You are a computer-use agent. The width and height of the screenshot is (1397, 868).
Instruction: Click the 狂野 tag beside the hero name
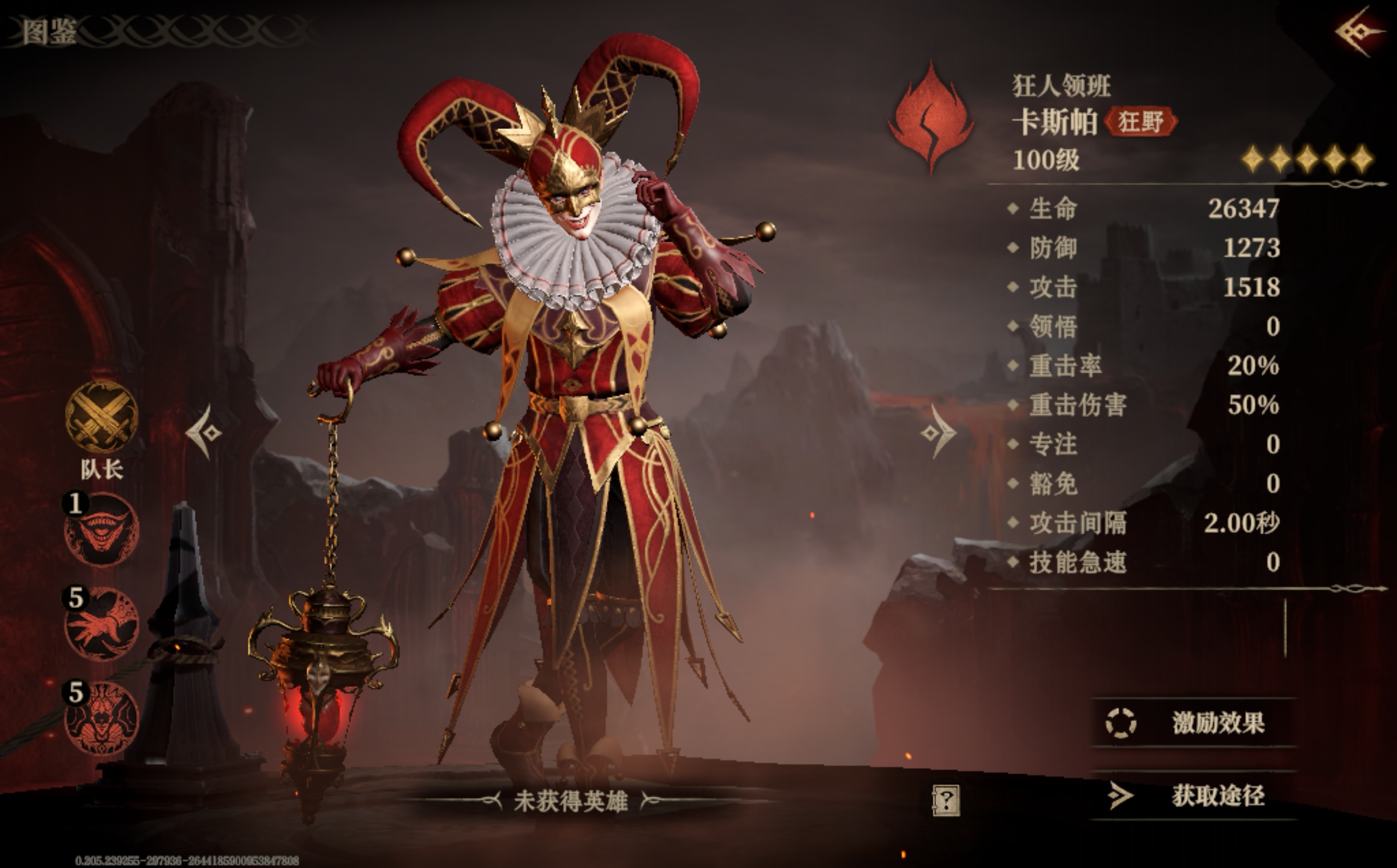[x=1141, y=122]
